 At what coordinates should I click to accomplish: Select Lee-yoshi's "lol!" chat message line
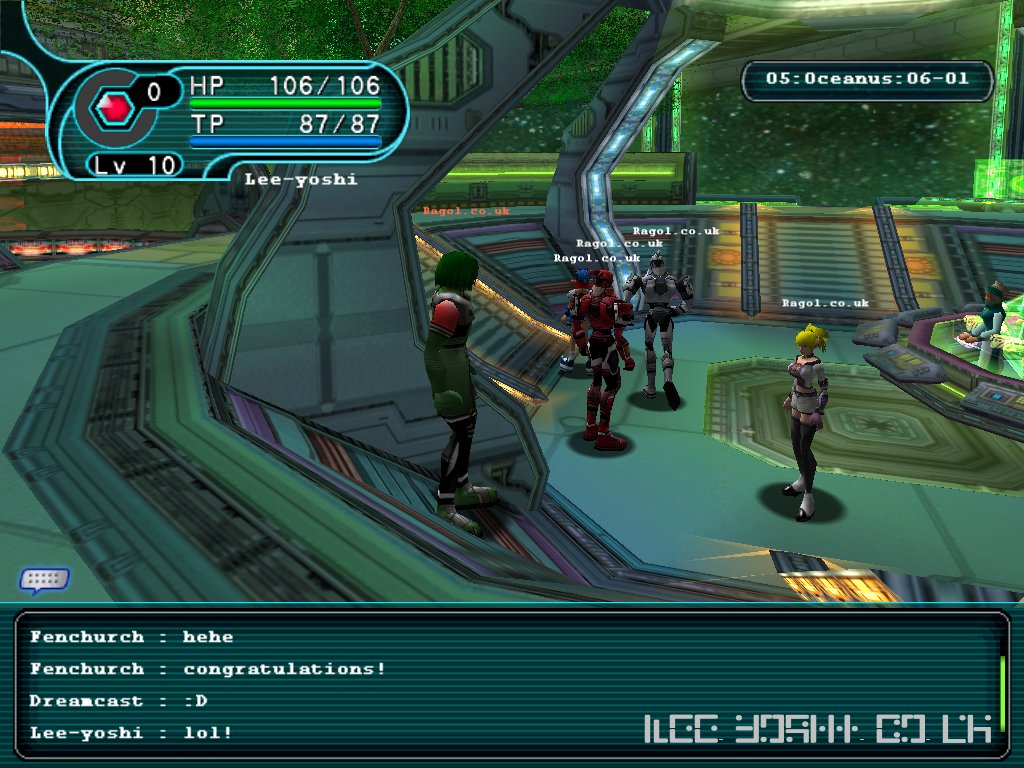(131, 733)
